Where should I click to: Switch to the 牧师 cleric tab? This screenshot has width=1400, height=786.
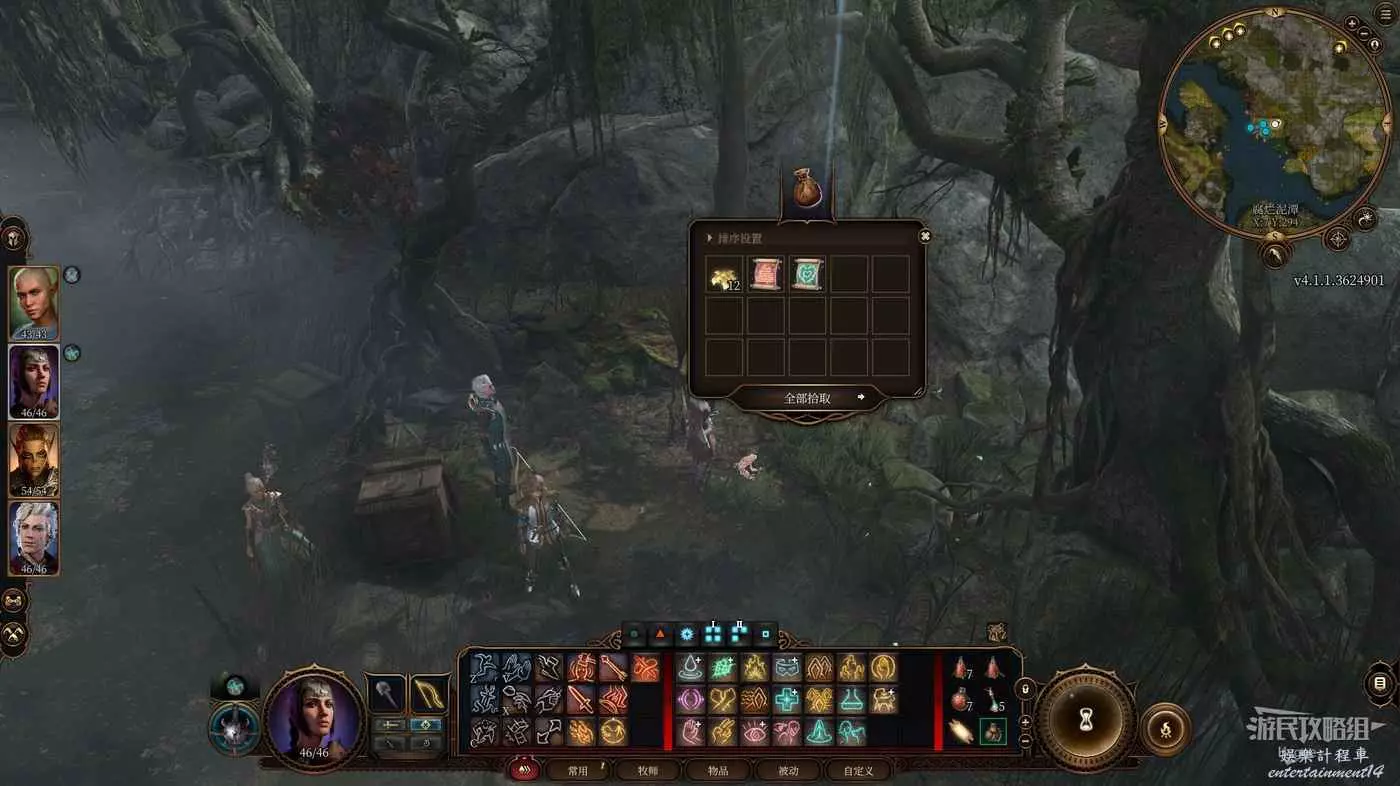point(648,770)
